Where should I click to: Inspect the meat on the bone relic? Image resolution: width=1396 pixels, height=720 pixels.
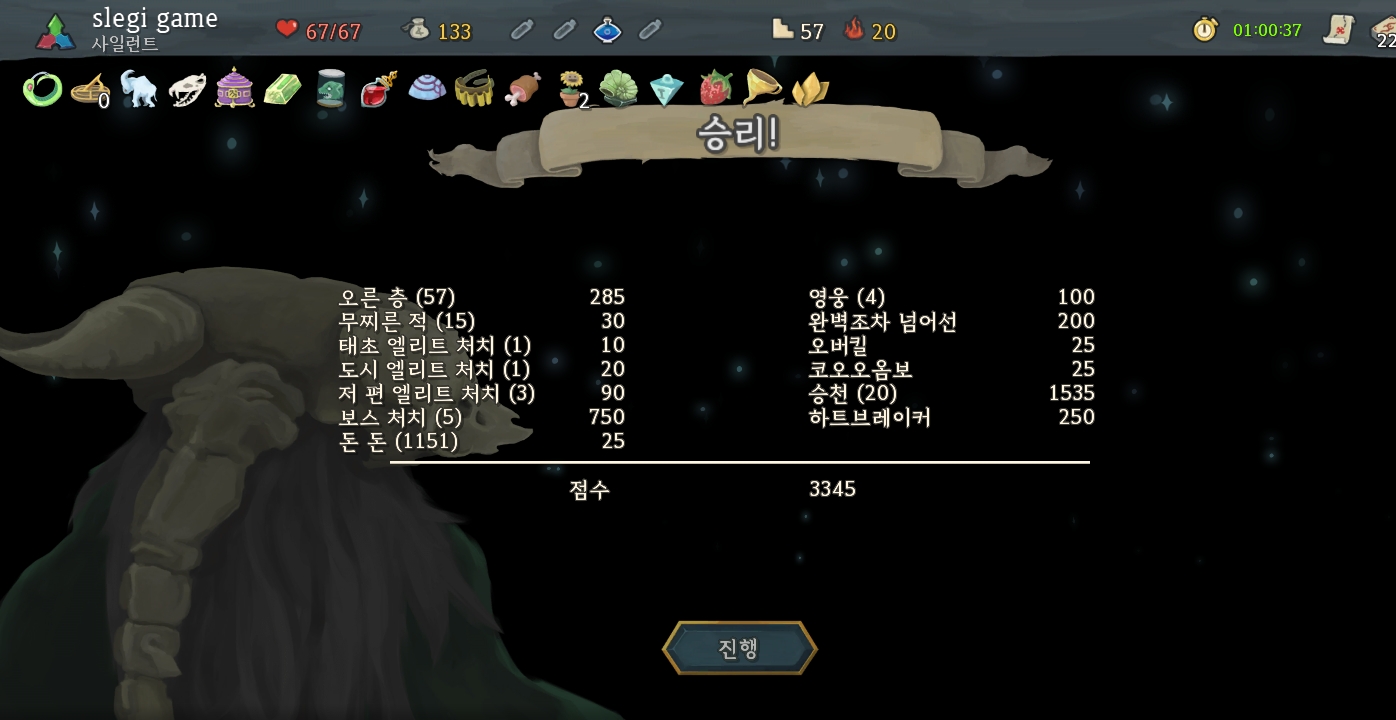point(523,89)
